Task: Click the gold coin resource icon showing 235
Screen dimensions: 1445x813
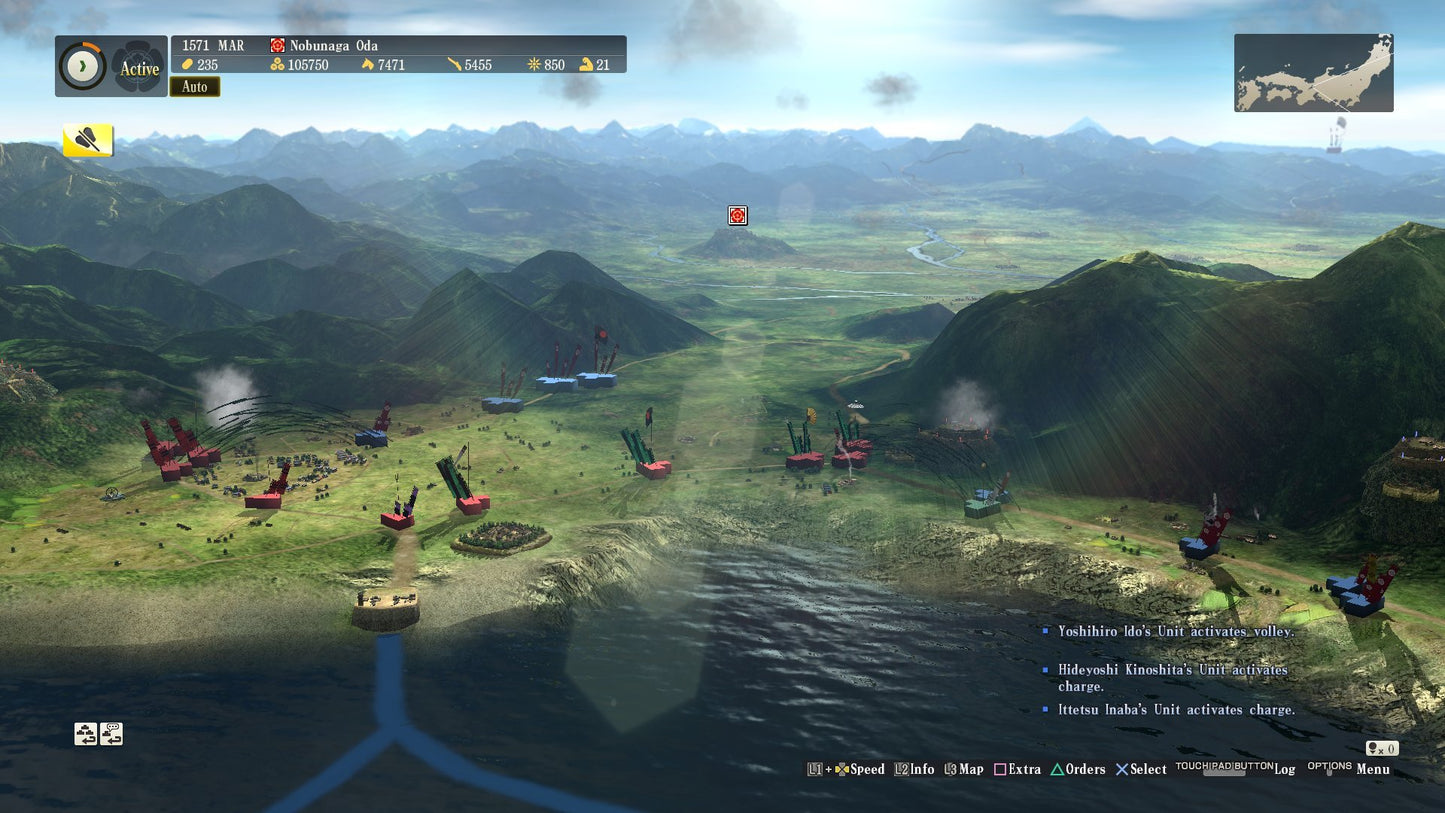Action: point(190,64)
